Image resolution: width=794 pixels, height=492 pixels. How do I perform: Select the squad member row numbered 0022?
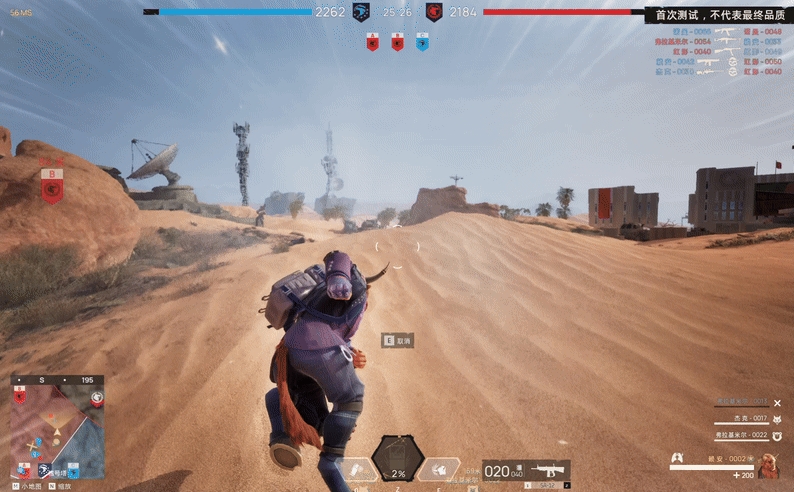(741, 435)
